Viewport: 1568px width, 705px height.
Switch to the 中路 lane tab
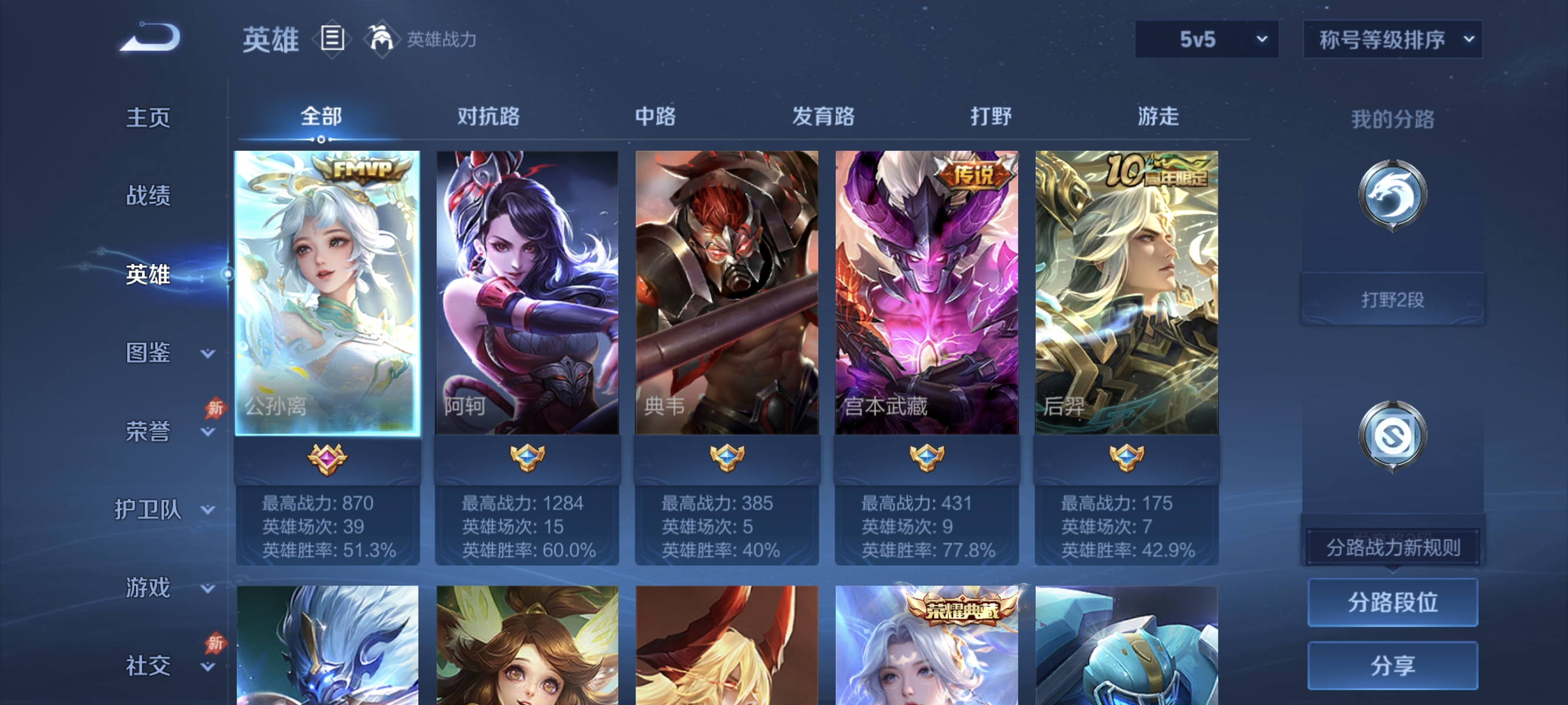point(654,117)
